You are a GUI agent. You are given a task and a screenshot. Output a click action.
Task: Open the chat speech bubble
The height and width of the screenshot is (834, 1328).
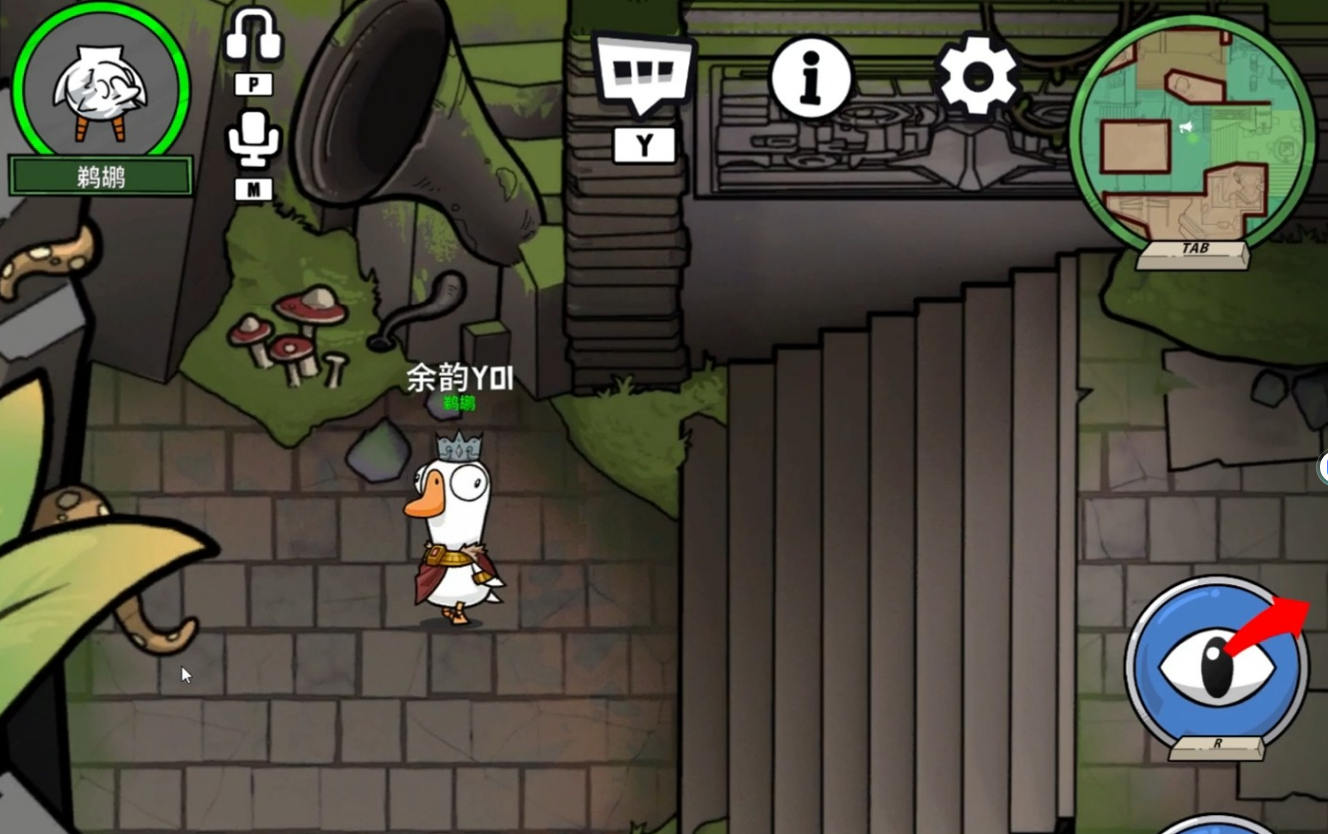643,72
